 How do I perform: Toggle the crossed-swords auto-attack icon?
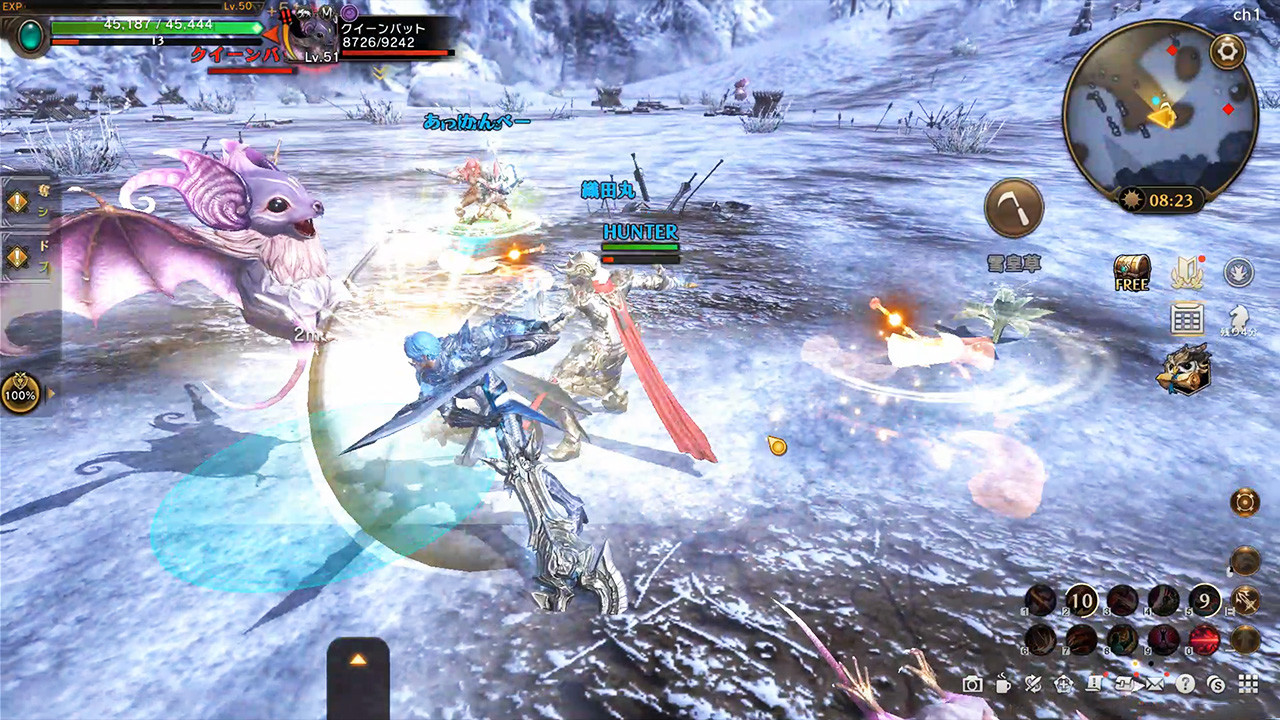coord(1032,686)
